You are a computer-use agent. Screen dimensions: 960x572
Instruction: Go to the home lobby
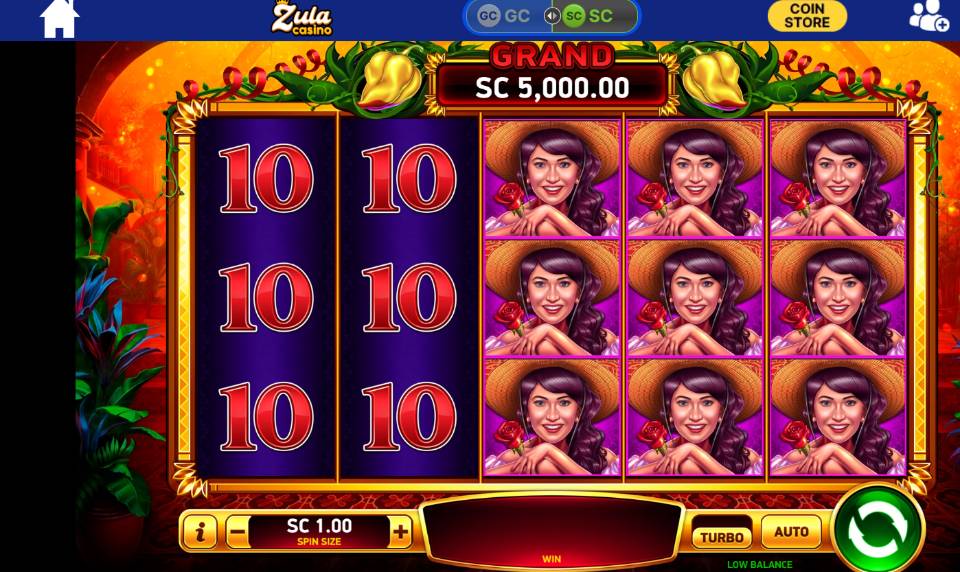pyautogui.click(x=59, y=18)
